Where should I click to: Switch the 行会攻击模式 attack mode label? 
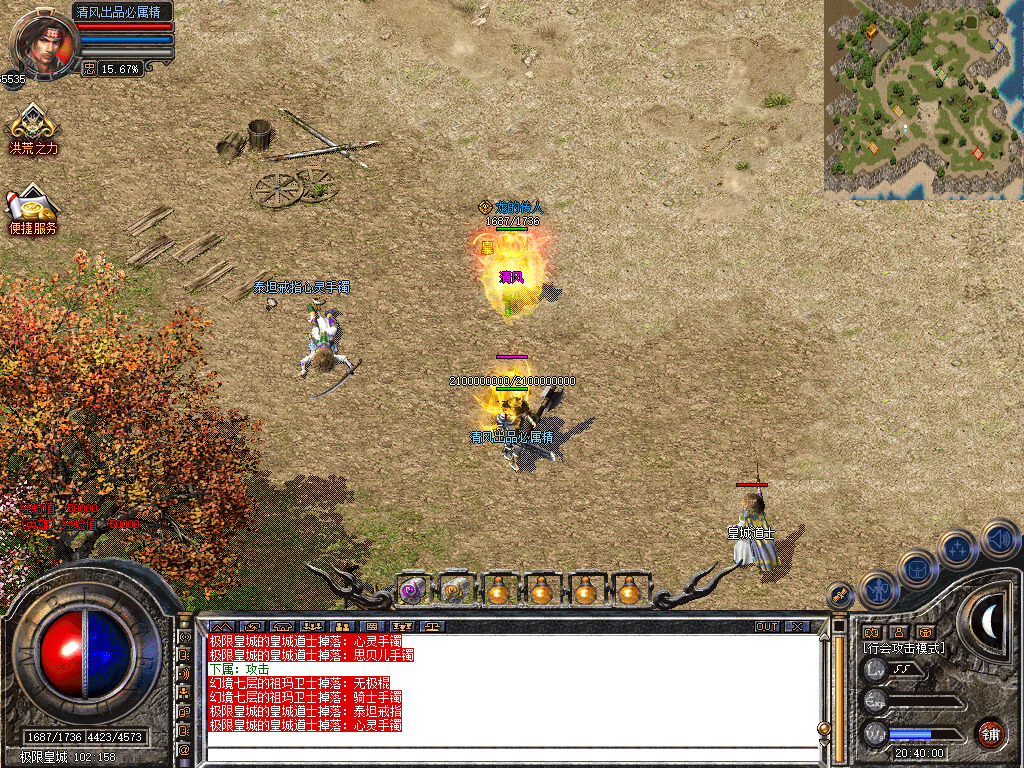(904, 648)
